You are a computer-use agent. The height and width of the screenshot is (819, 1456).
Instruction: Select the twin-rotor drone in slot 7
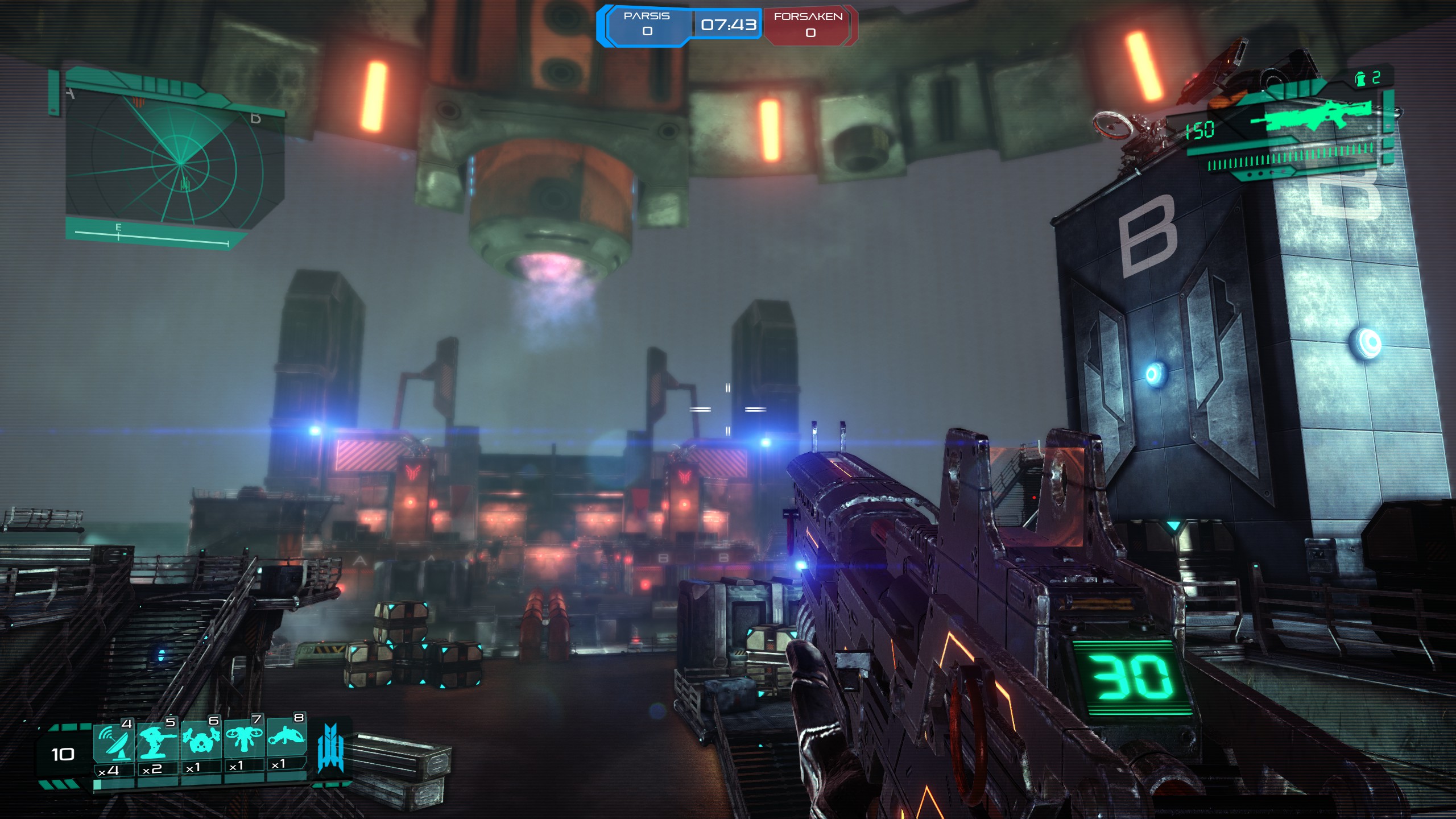(x=243, y=738)
